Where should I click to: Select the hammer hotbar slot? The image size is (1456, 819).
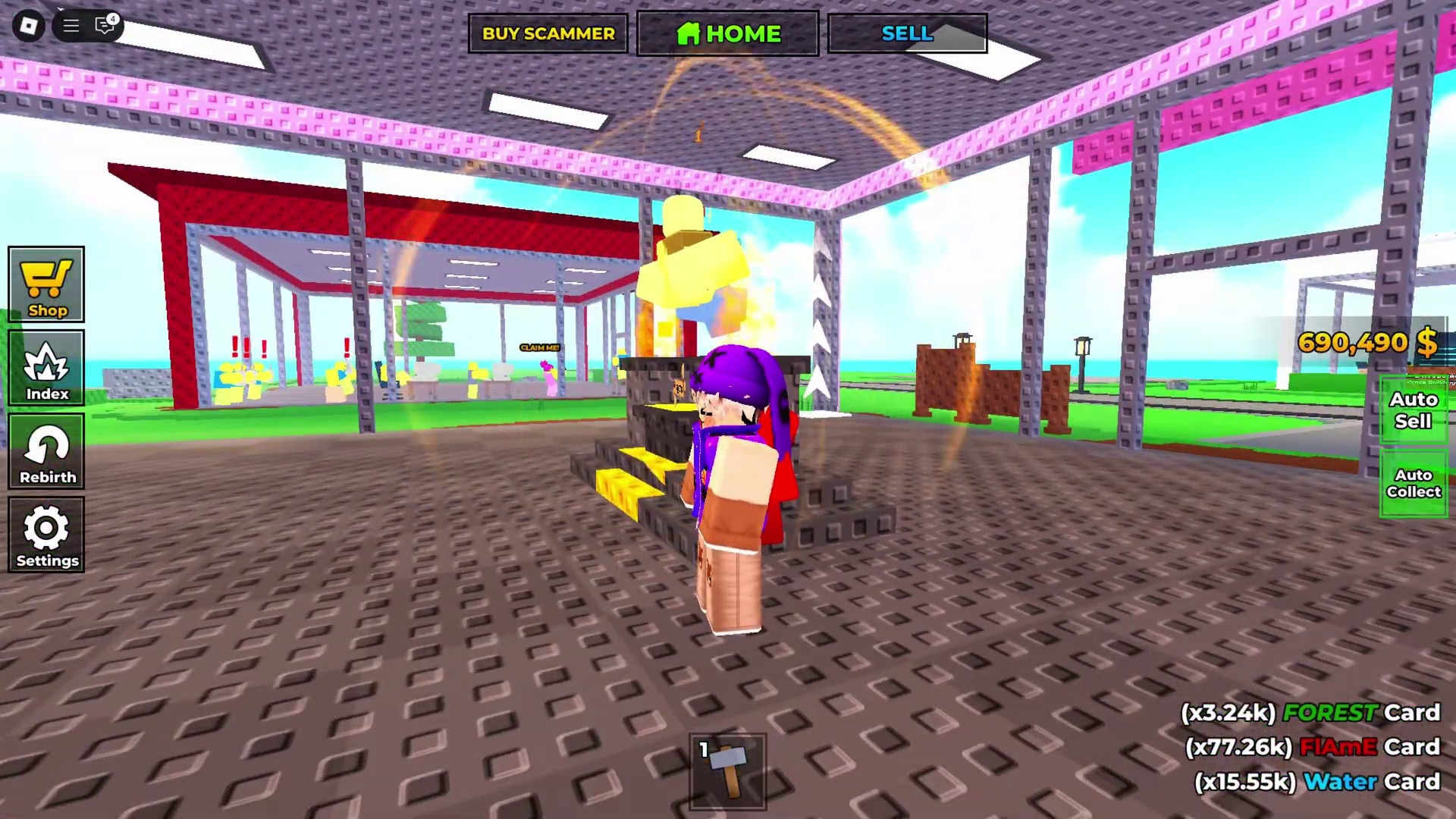(x=727, y=771)
